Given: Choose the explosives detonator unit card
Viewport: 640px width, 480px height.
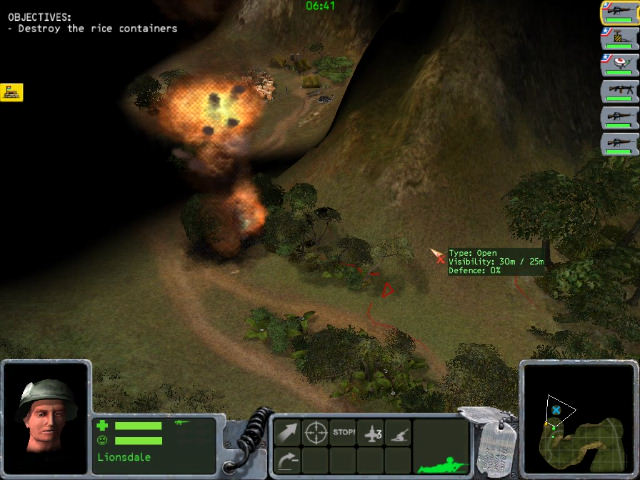Looking at the screenshot, I should [x=619, y=39].
